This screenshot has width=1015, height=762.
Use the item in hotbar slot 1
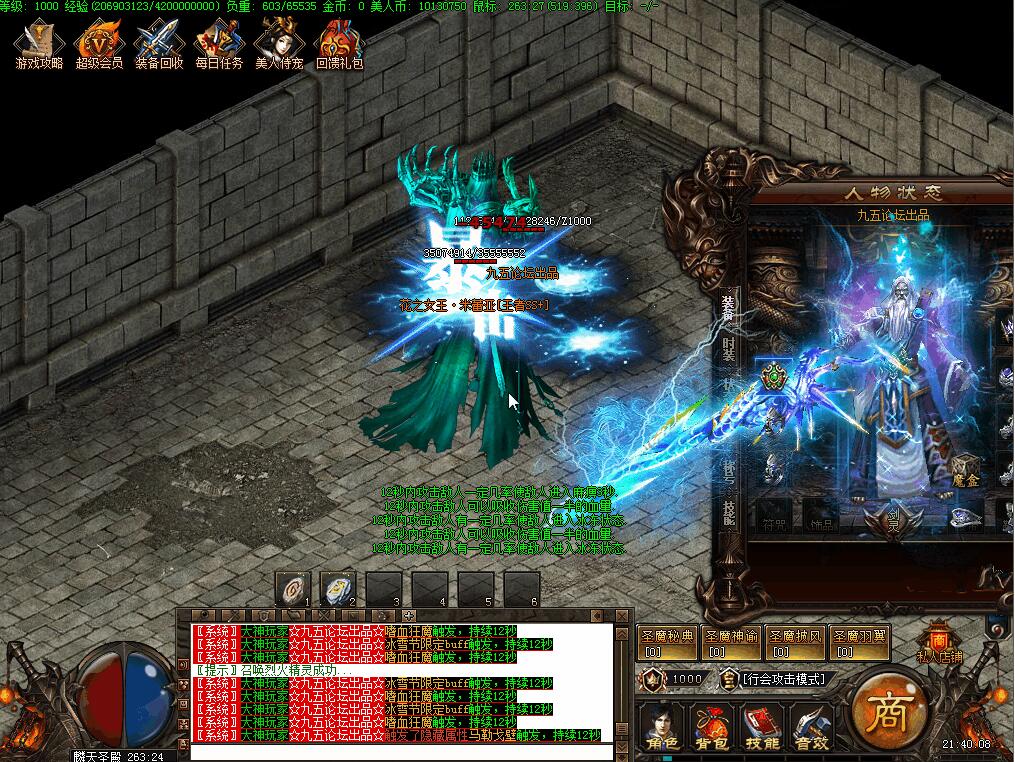pos(293,588)
